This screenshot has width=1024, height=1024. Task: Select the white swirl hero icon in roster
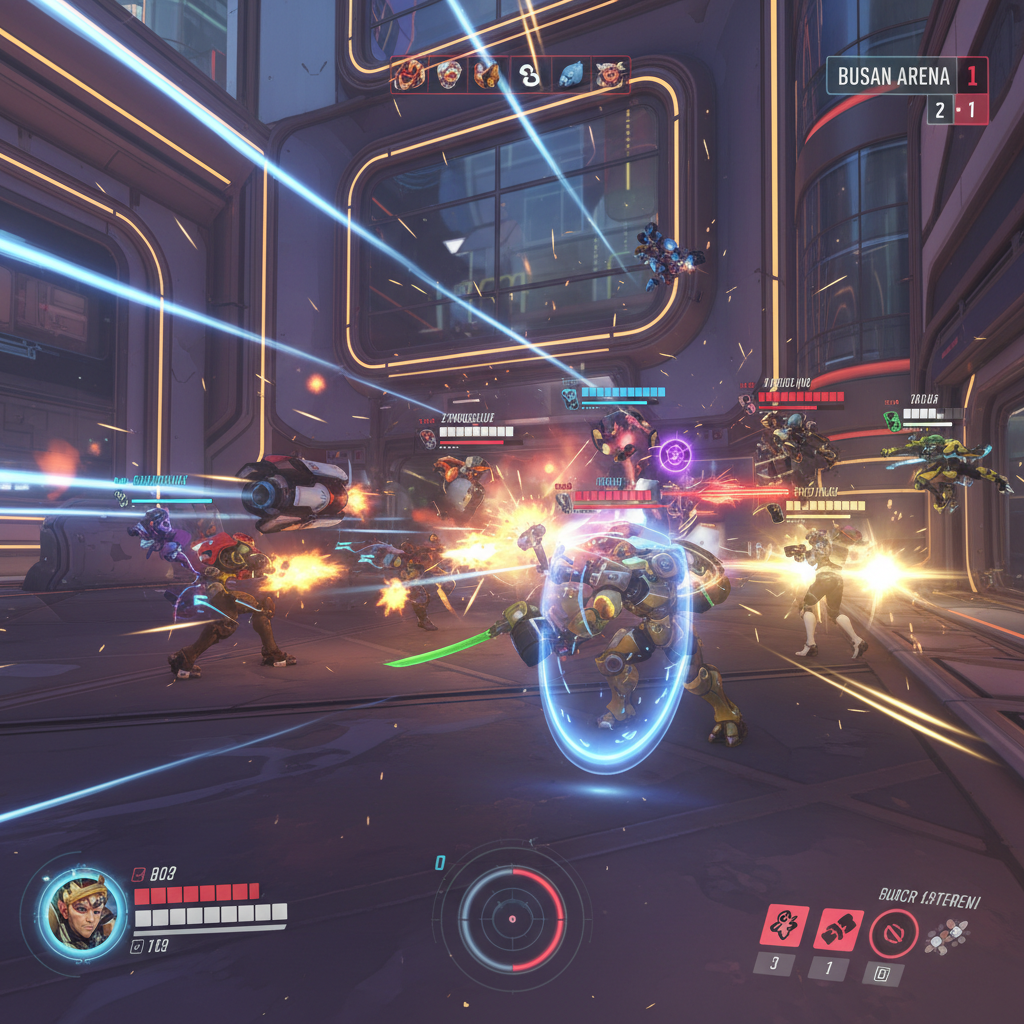[x=529, y=75]
